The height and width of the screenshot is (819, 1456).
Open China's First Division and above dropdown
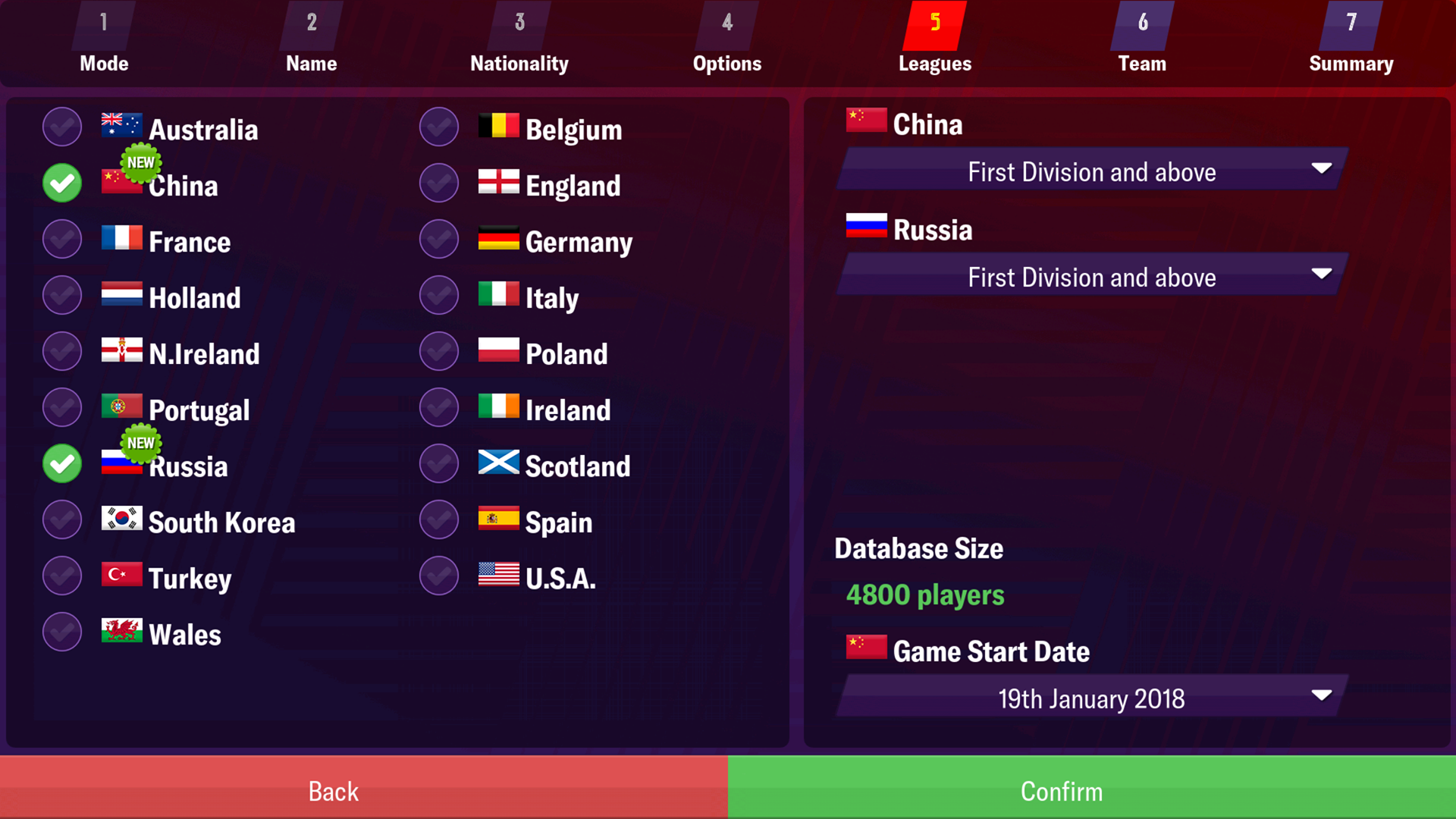1090,171
